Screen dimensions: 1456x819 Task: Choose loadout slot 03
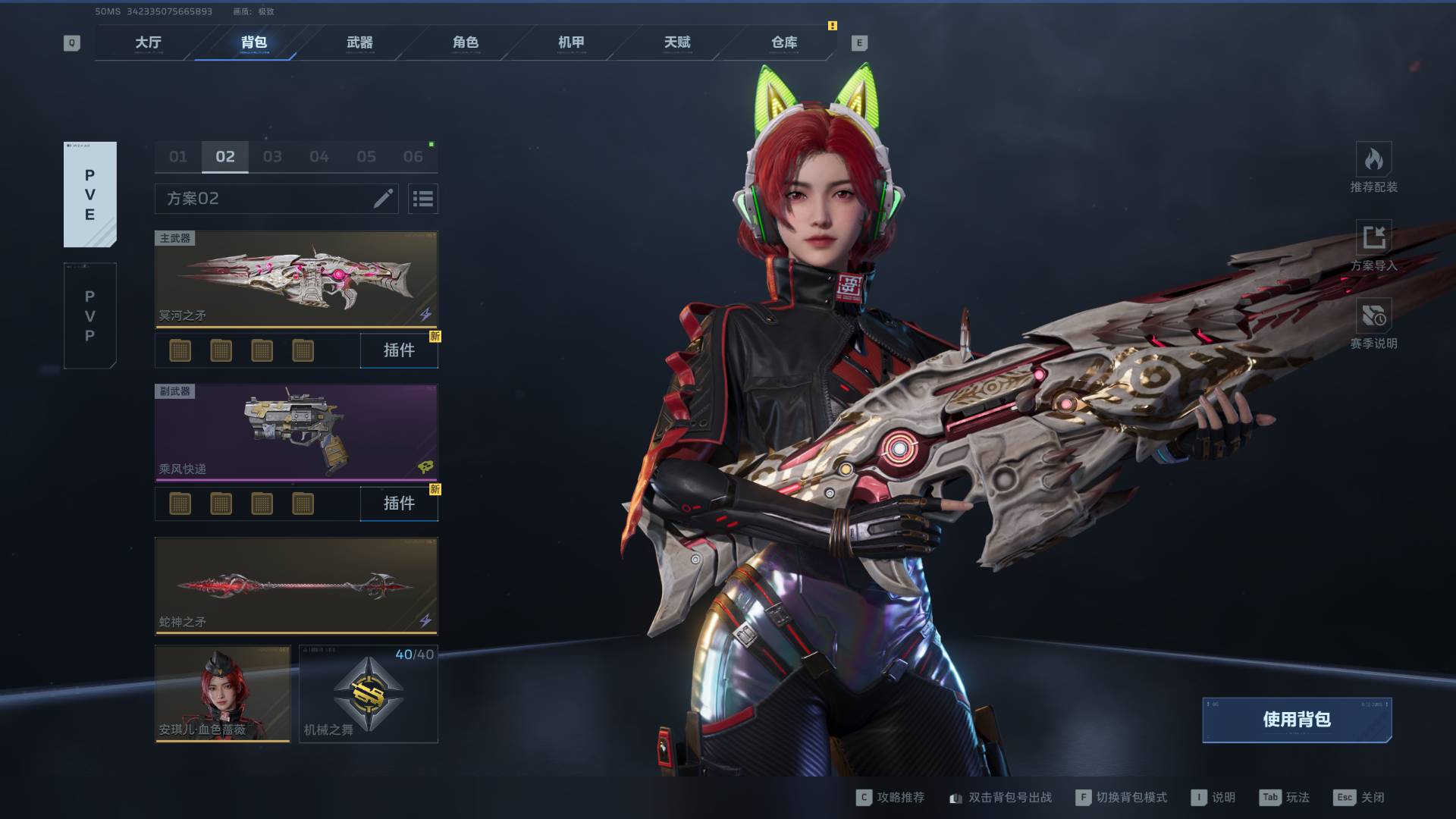pyautogui.click(x=272, y=157)
